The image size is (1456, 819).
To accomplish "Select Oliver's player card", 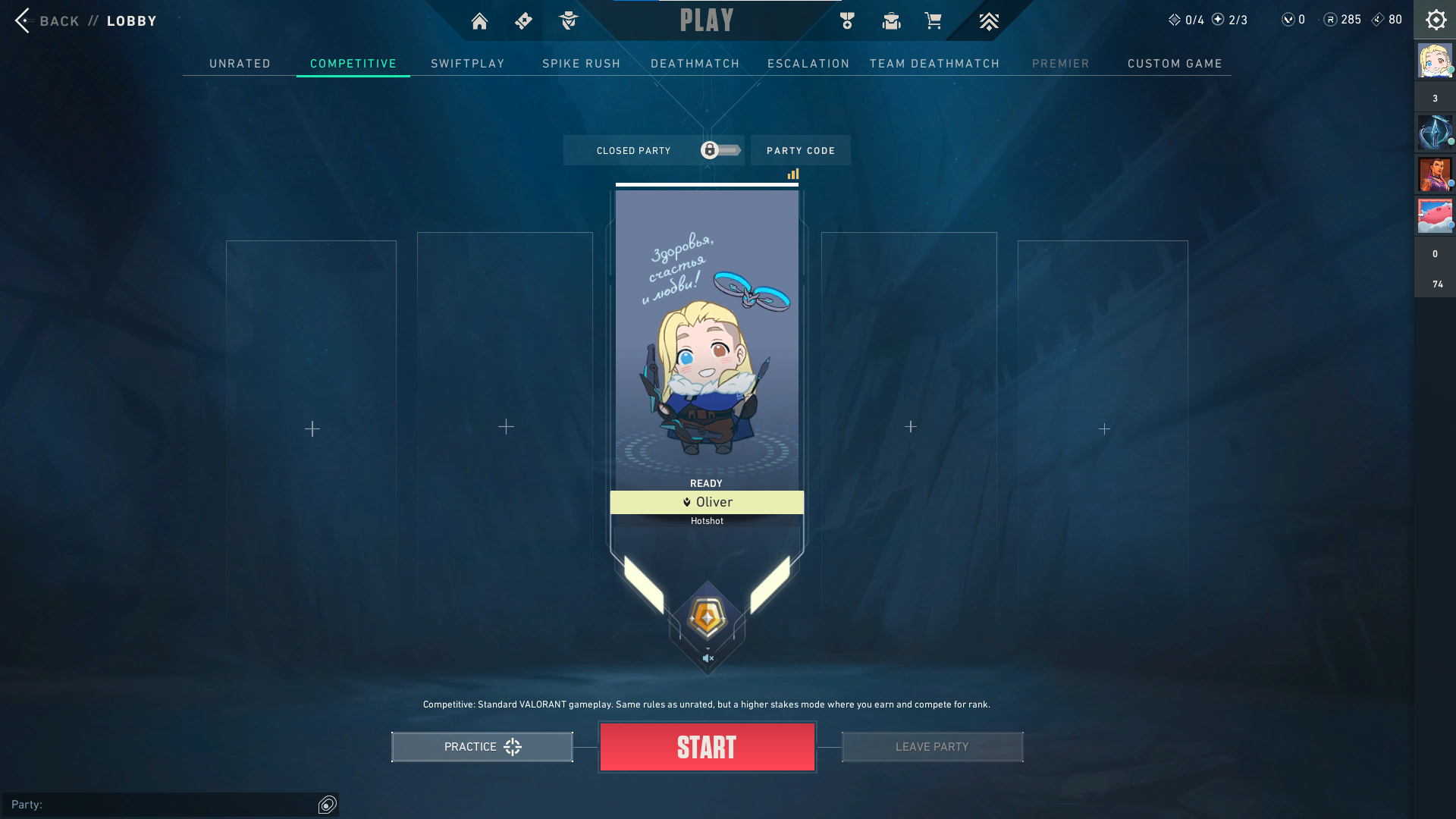I will [707, 341].
